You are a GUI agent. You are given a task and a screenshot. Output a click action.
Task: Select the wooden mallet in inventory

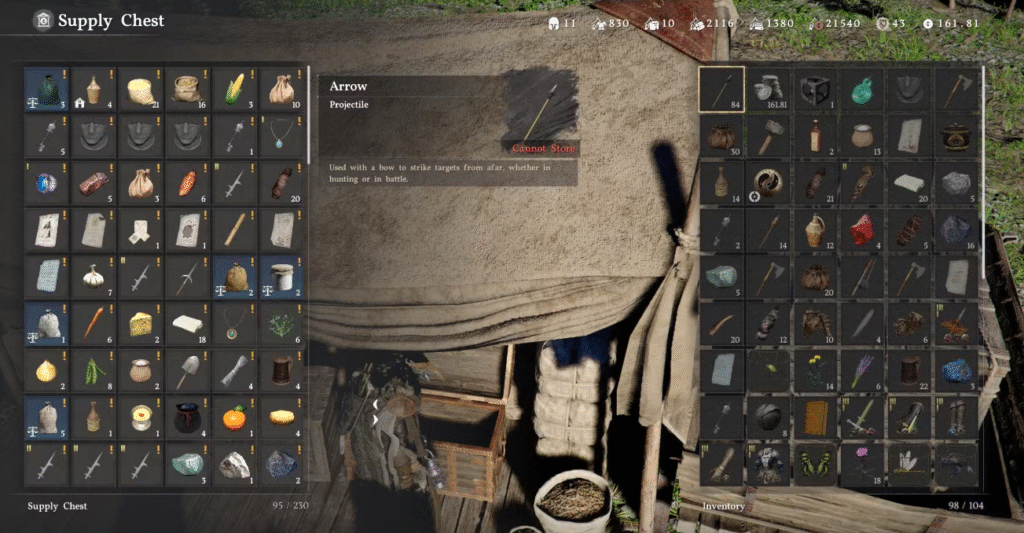(x=769, y=136)
